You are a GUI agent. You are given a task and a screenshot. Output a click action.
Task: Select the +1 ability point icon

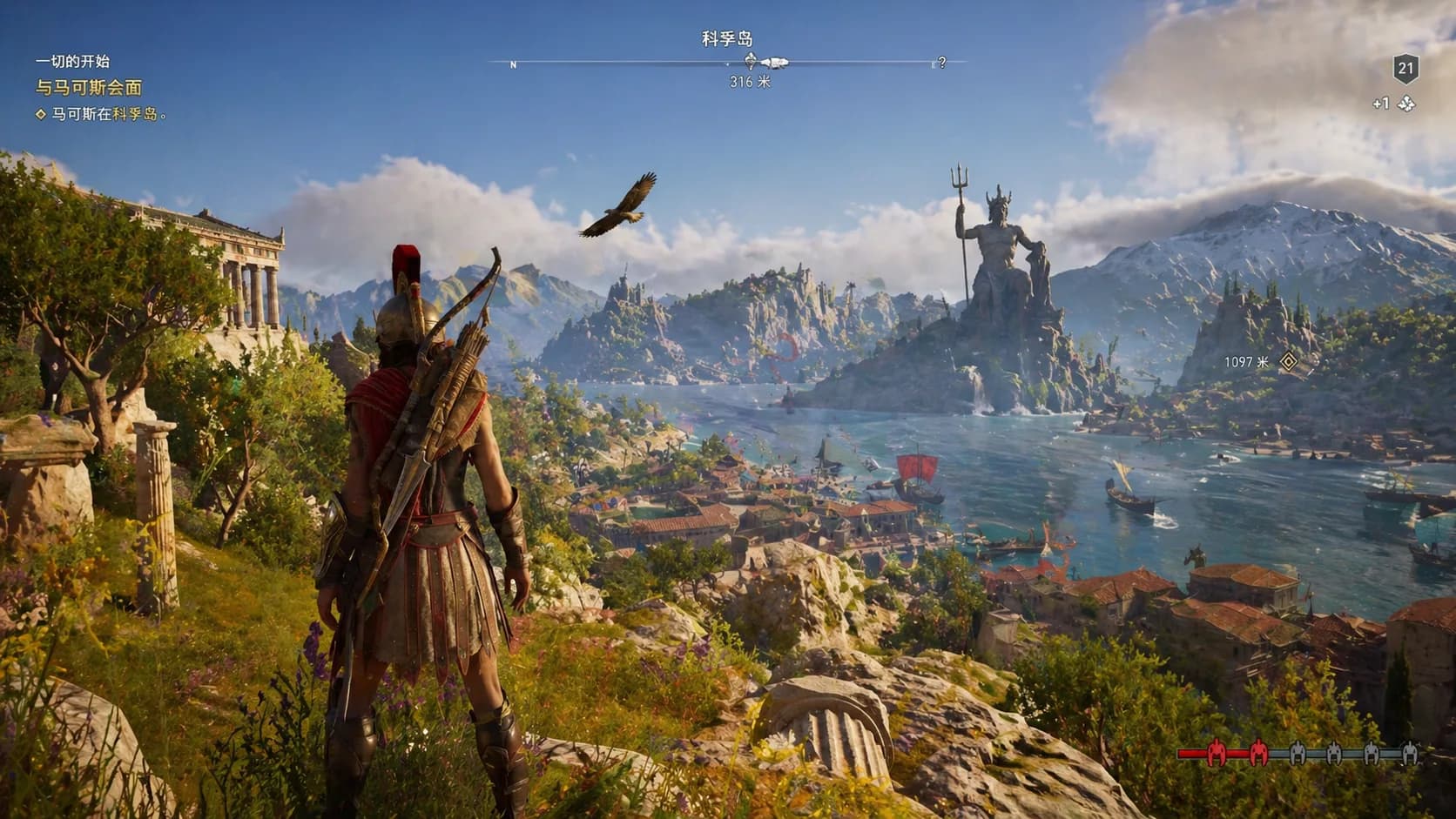(1406, 104)
